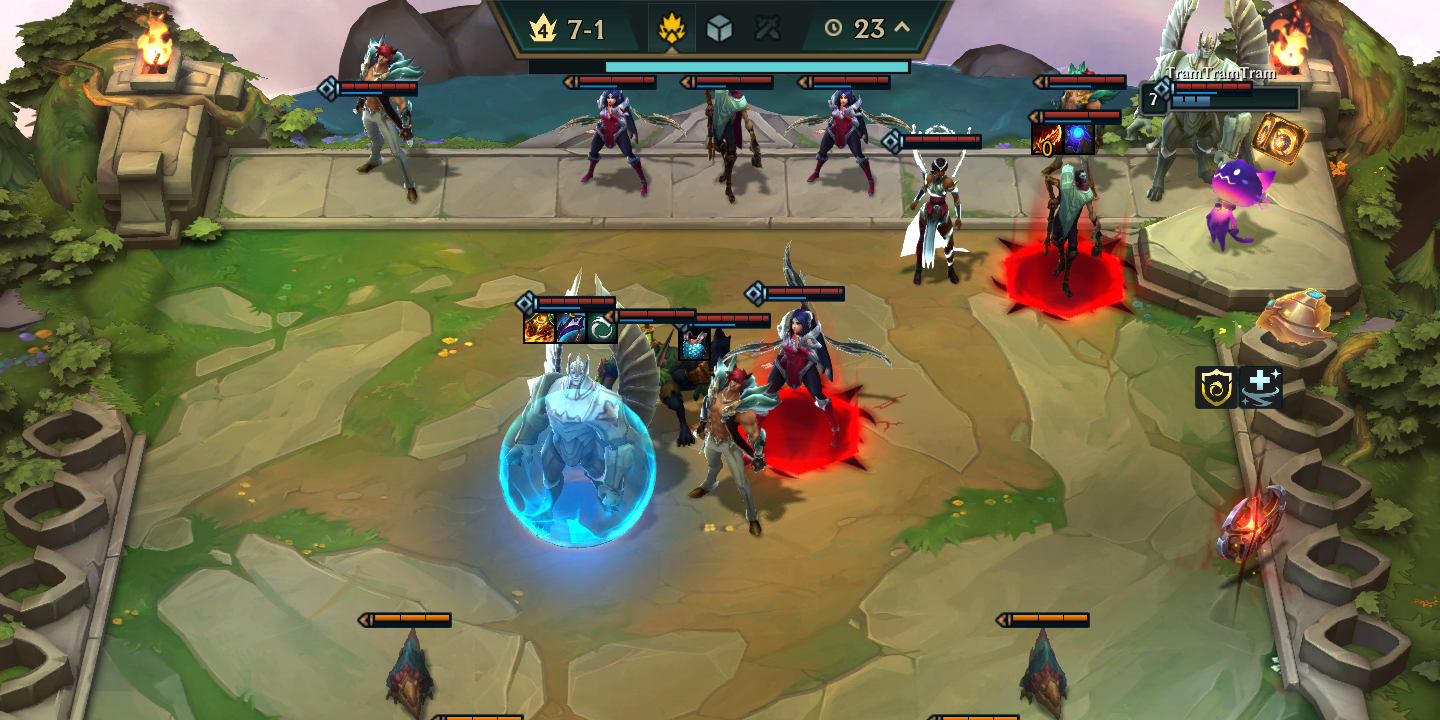This screenshot has width=1440, height=720.
Task: Inspect the blue orb item icon
Action: (1079, 139)
